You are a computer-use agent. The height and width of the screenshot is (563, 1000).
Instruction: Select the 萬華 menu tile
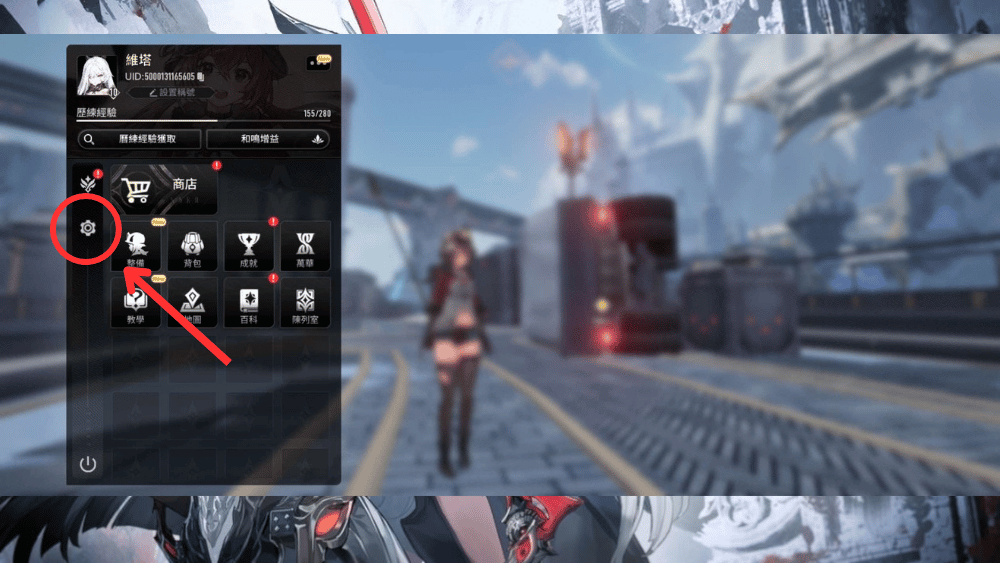(x=306, y=246)
